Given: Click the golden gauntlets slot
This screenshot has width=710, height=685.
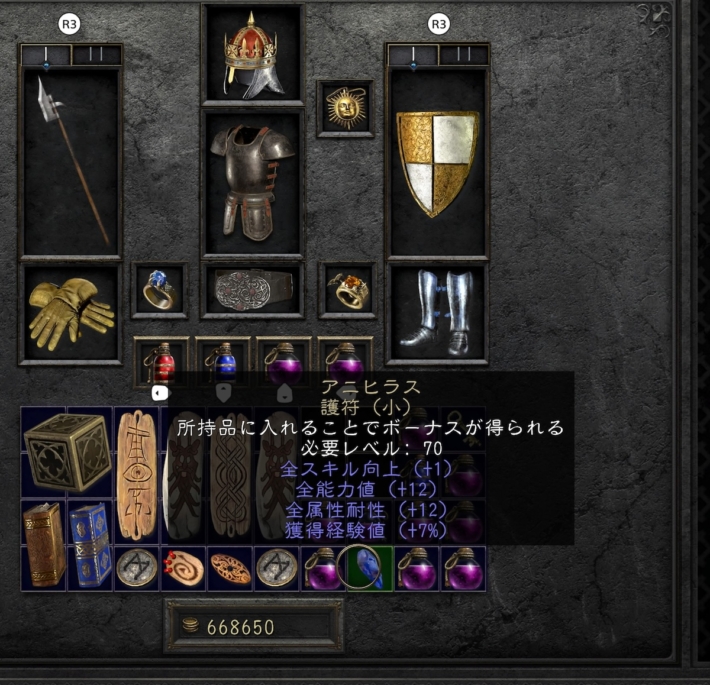Looking at the screenshot, I should pyautogui.click(x=70, y=312).
